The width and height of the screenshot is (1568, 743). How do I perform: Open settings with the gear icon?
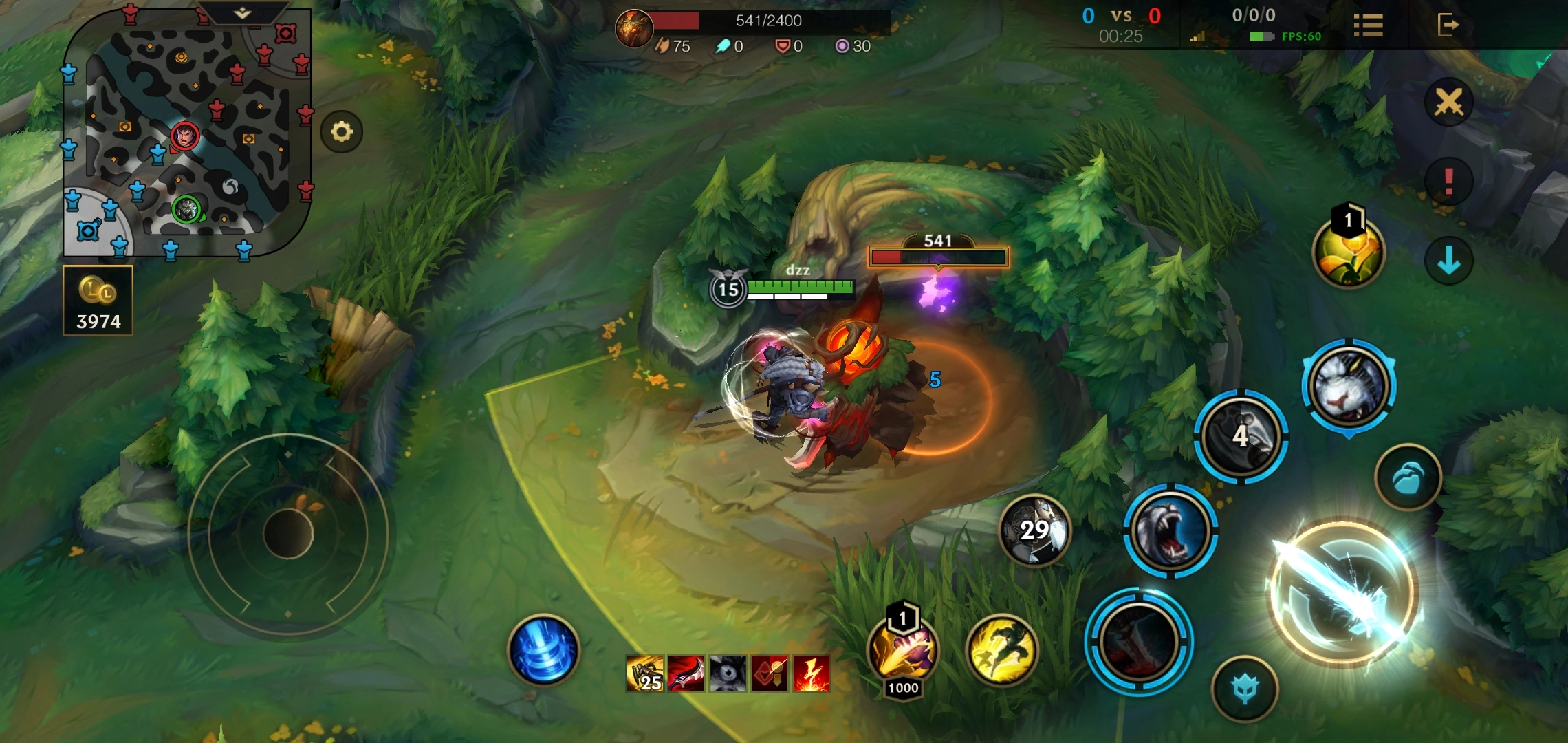point(341,131)
